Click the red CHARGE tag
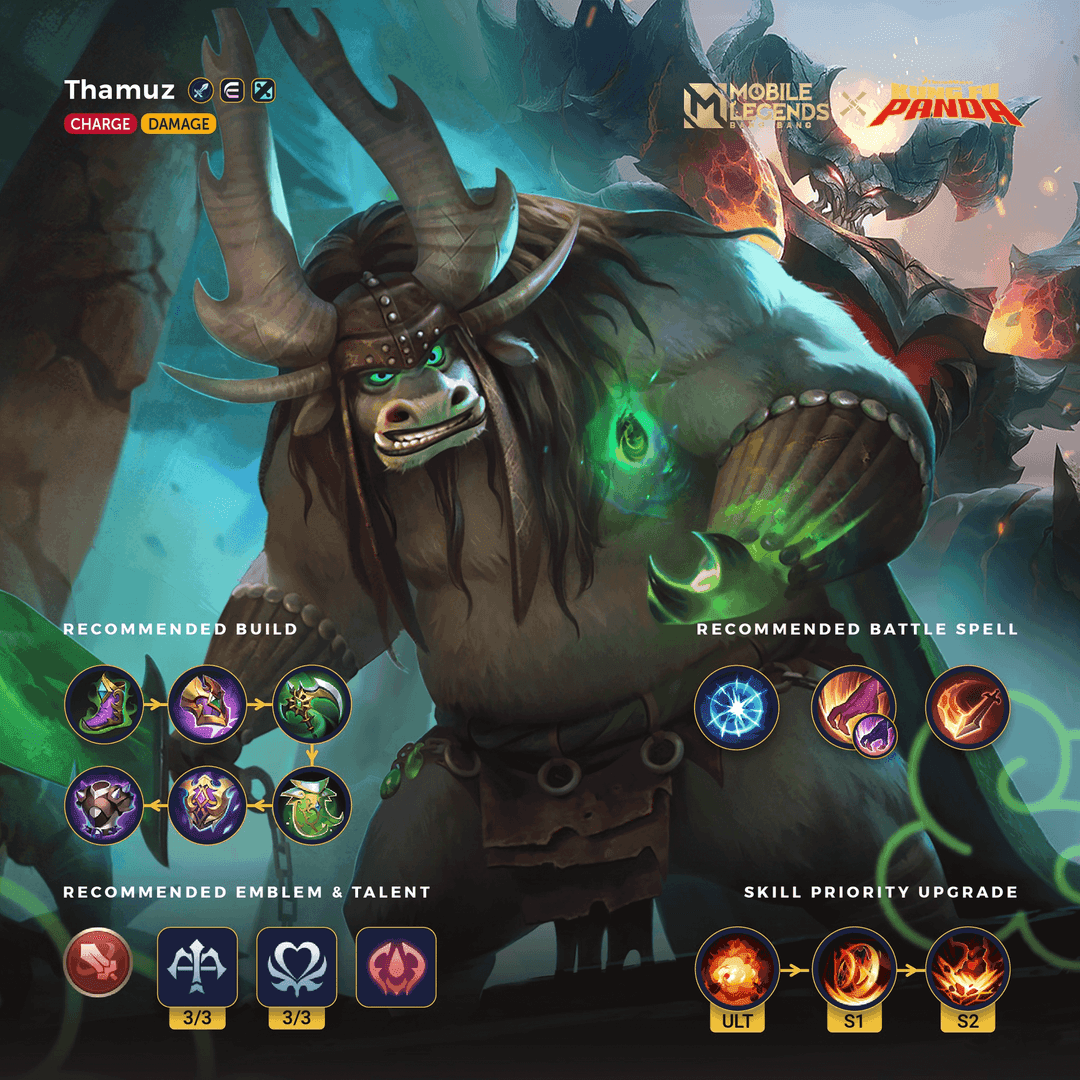1080x1080 pixels. (100, 124)
